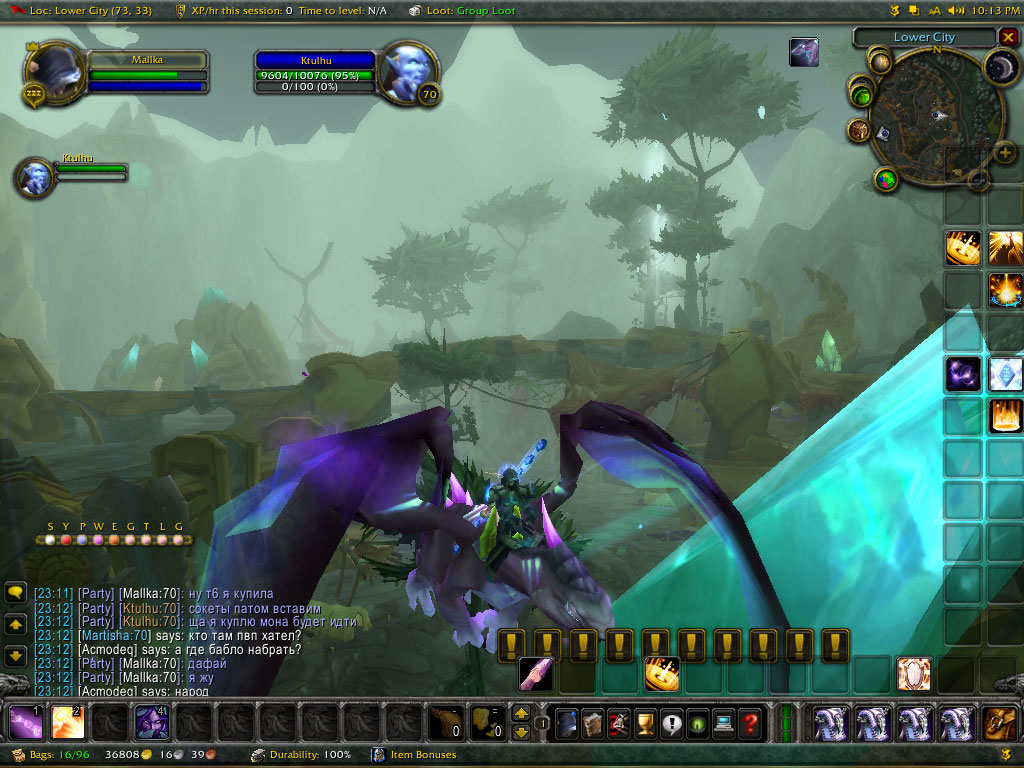This screenshot has height=768, width=1024.
Task: Click the netherdrake mount buff icon
Action: tap(804, 52)
